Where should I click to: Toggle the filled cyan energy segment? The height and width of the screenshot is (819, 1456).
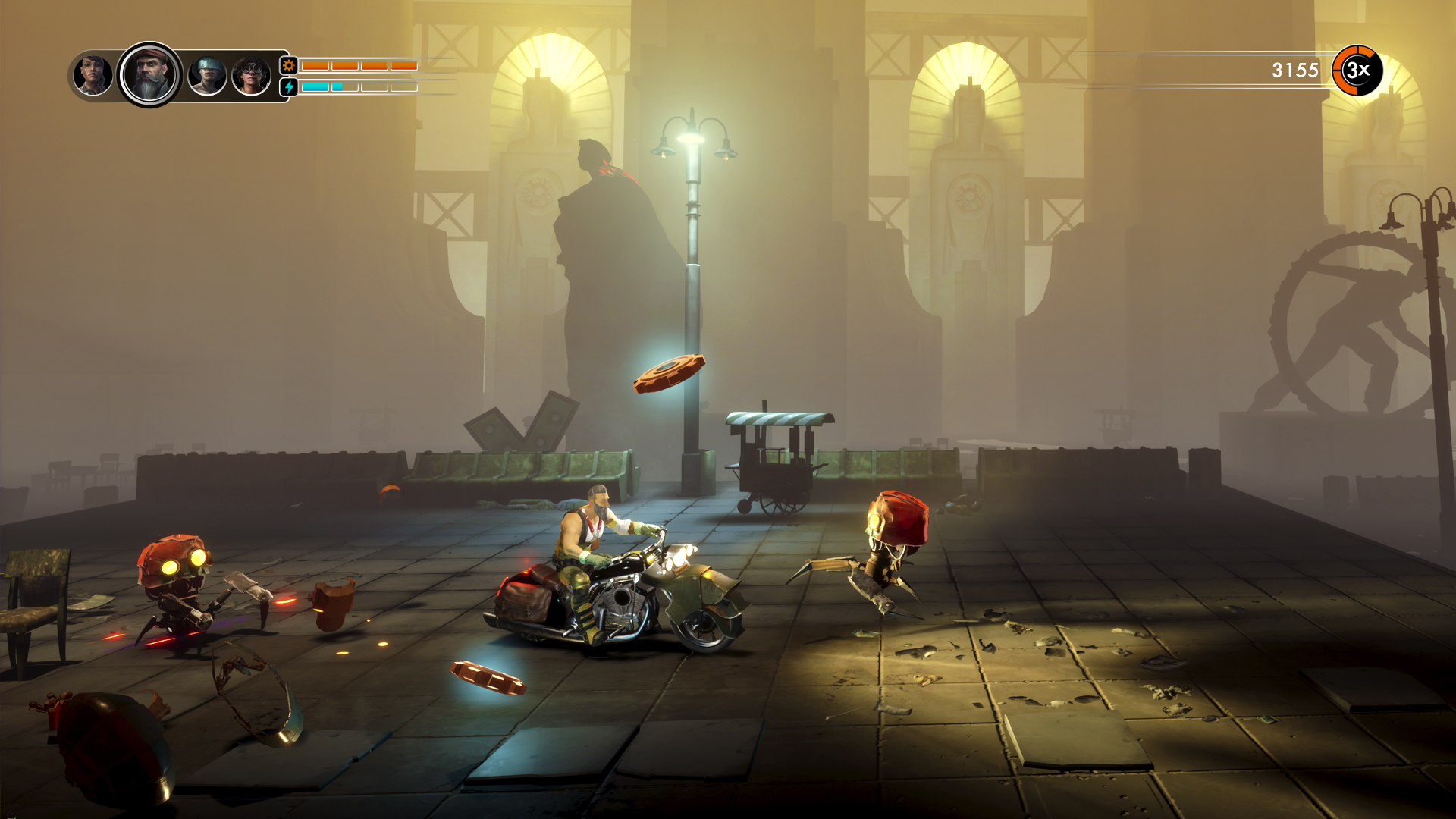point(316,86)
